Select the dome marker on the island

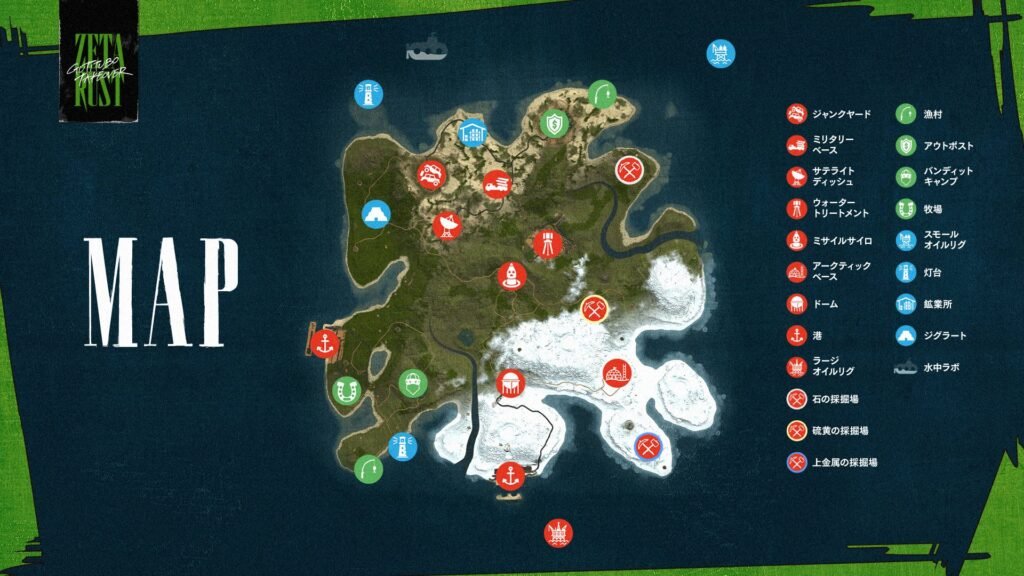(x=510, y=383)
